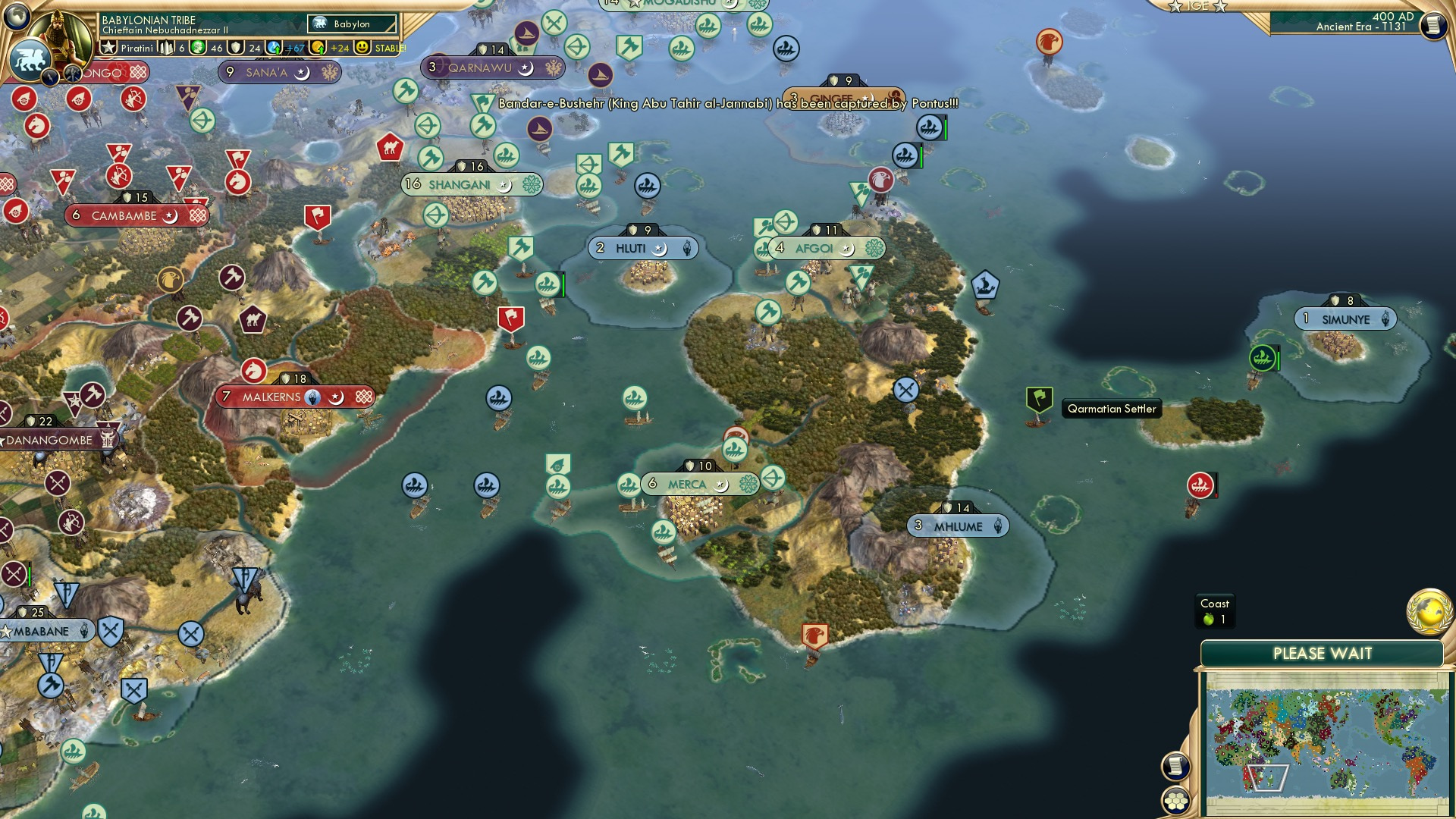
Task: Click inside the world minimap to navigate
Action: tap(1329, 739)
